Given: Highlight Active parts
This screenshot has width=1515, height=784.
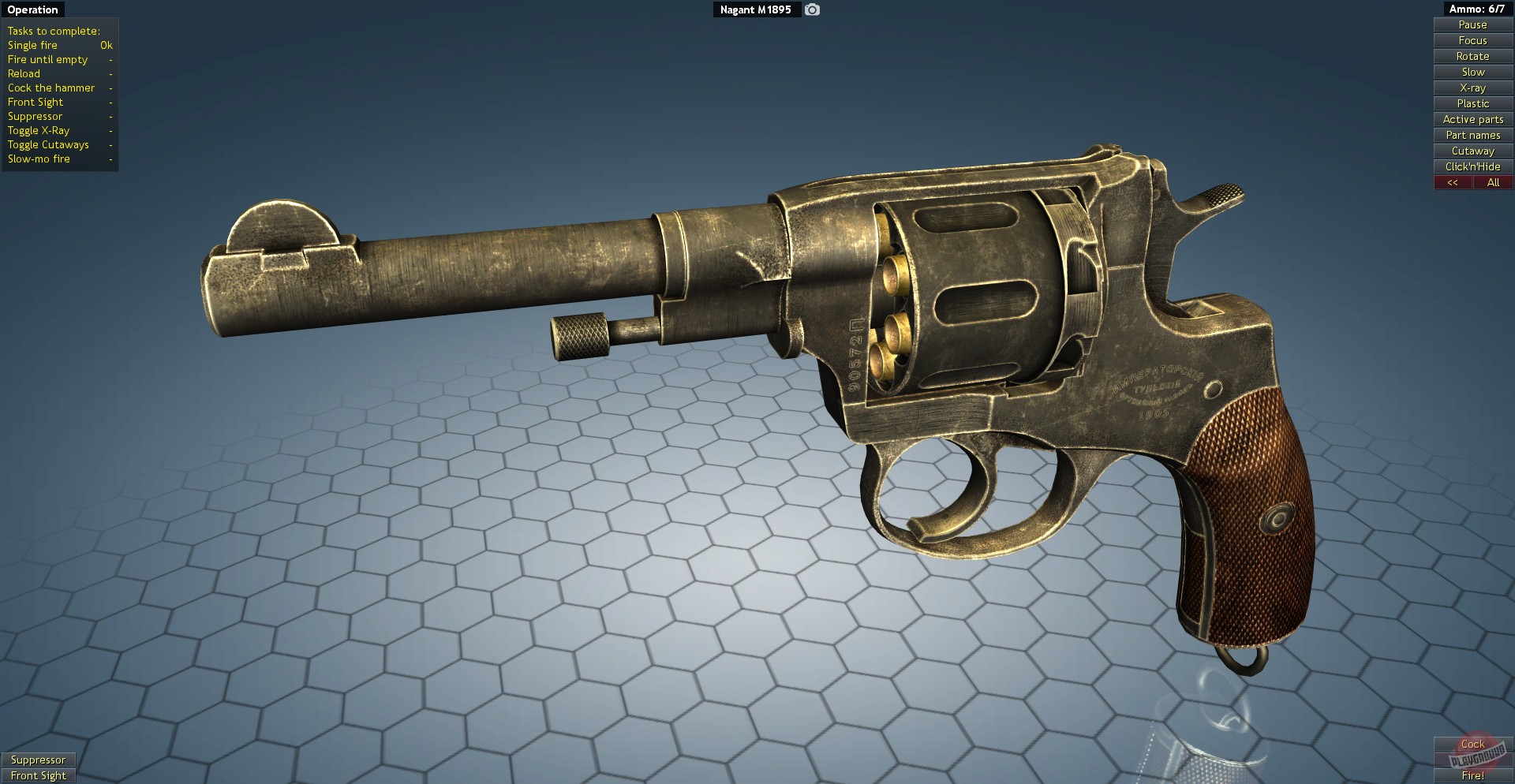Looking at the screenshot, I should click(x=1472, y=119).
